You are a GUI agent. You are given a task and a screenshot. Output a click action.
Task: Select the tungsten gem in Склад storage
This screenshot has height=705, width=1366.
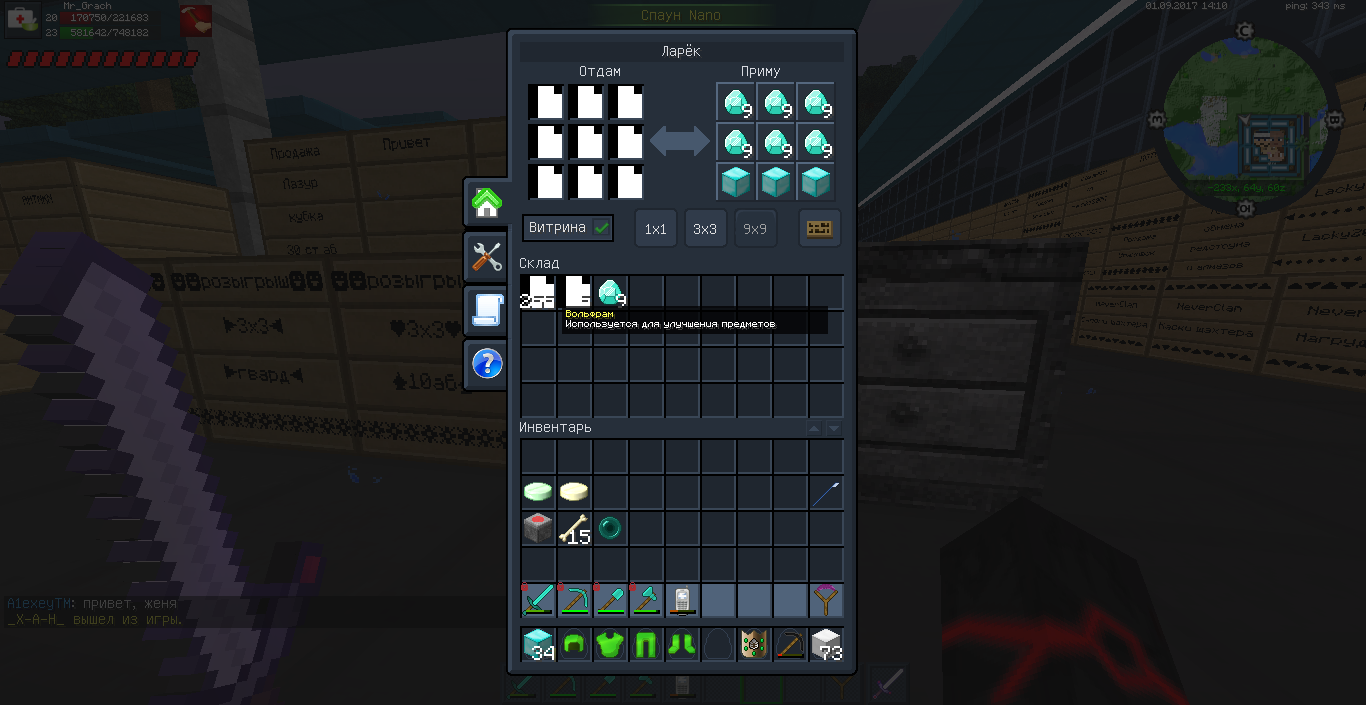pos(611,293)
